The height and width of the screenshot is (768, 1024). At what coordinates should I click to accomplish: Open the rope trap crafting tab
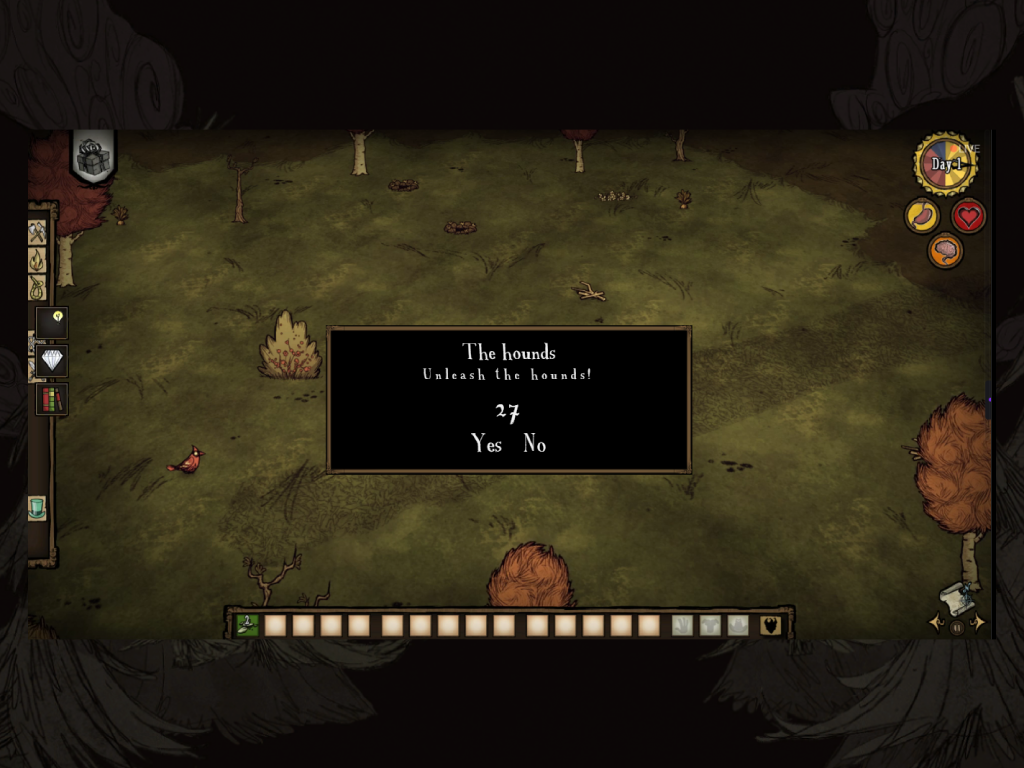coord(38,288)
